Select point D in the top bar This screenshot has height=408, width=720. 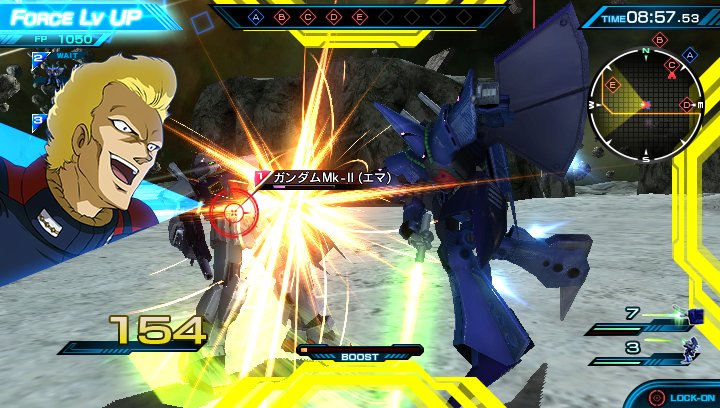(334, 17)
